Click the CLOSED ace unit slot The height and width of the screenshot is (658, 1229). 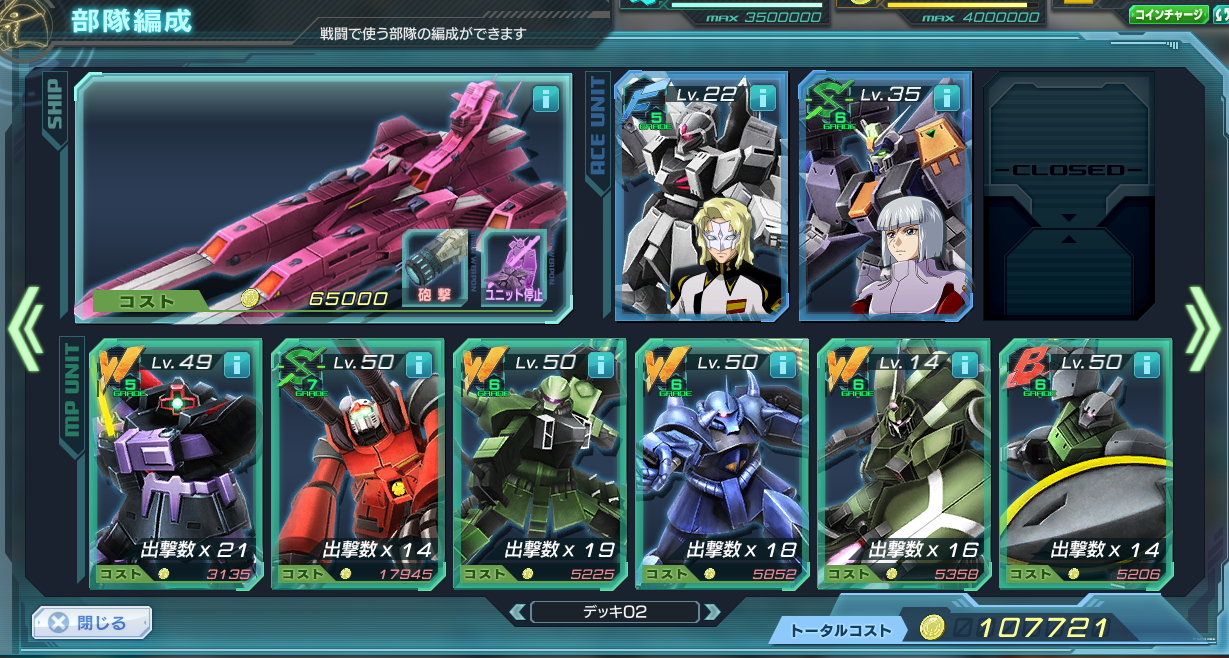pos(1068,195)
